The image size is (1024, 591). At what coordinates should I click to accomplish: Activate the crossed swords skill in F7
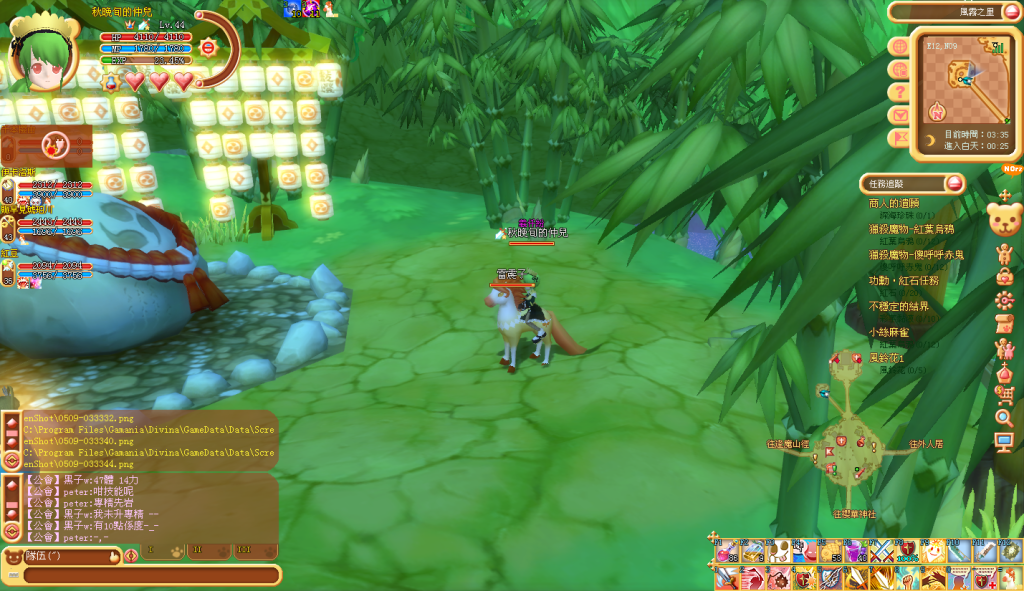(882, 551)
